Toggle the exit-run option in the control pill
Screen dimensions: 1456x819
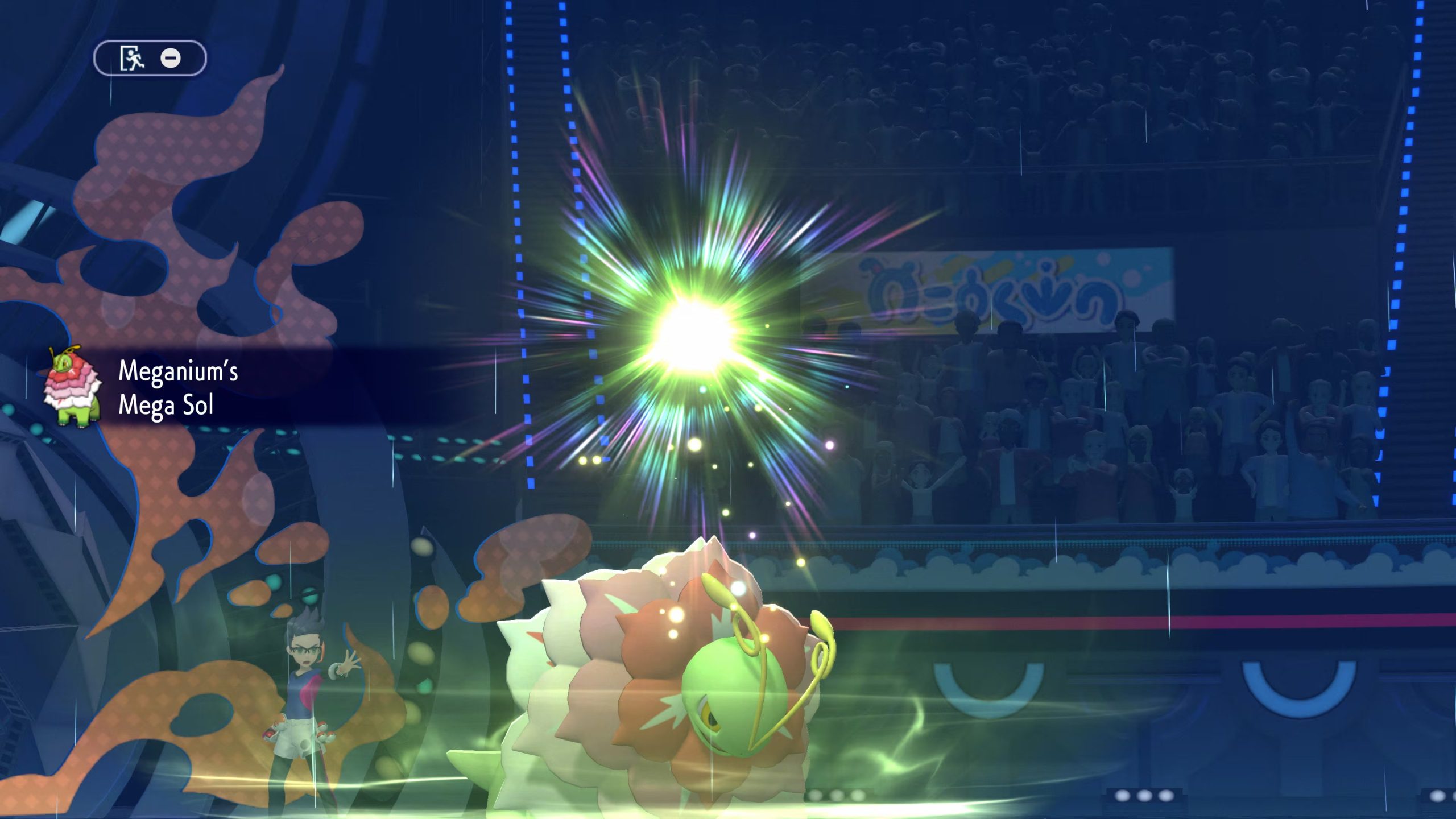click(x=132, y=59)
